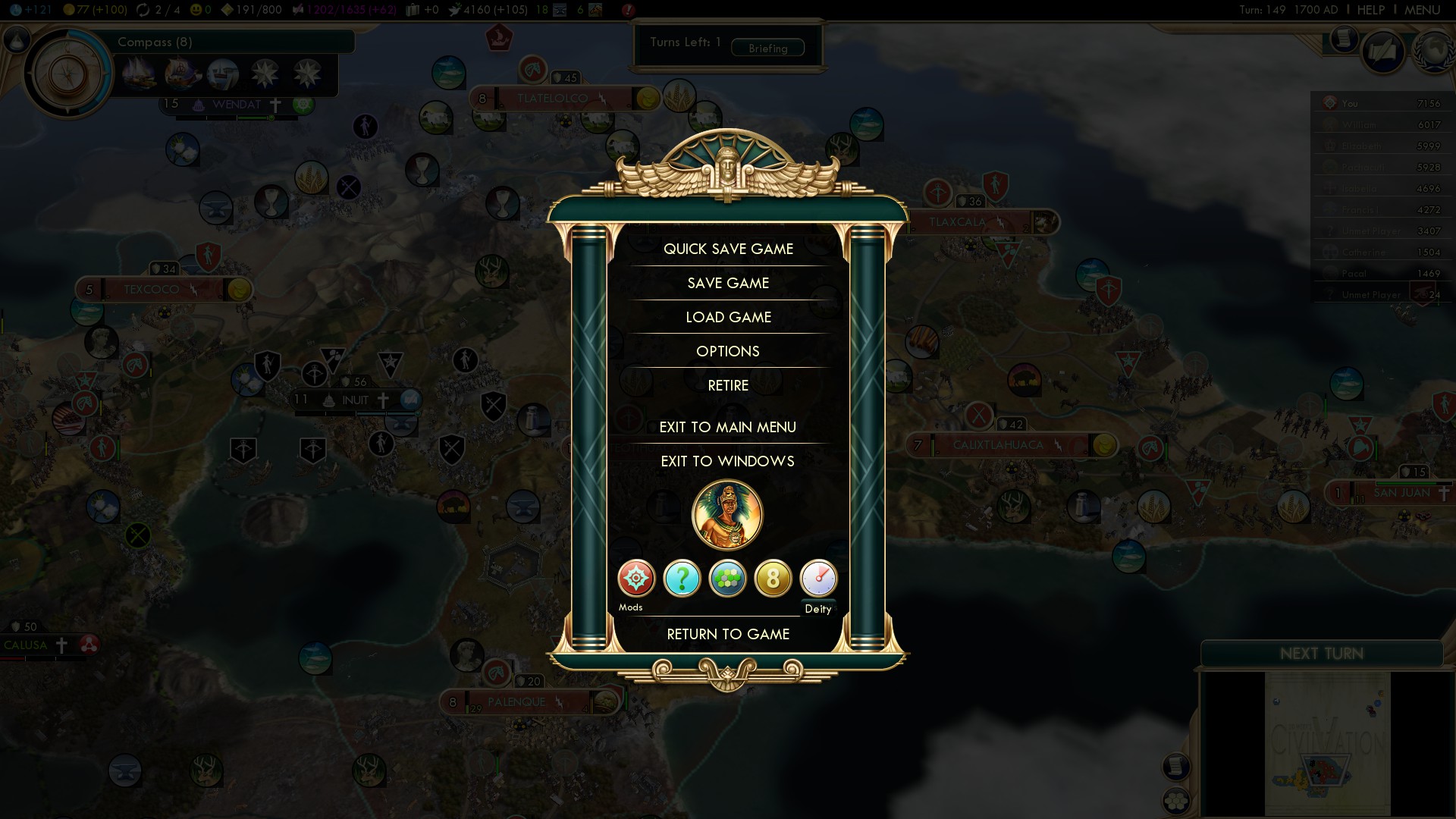1456x819 pixels.
Task: Click the Retire option
Action: coord(728,385)
